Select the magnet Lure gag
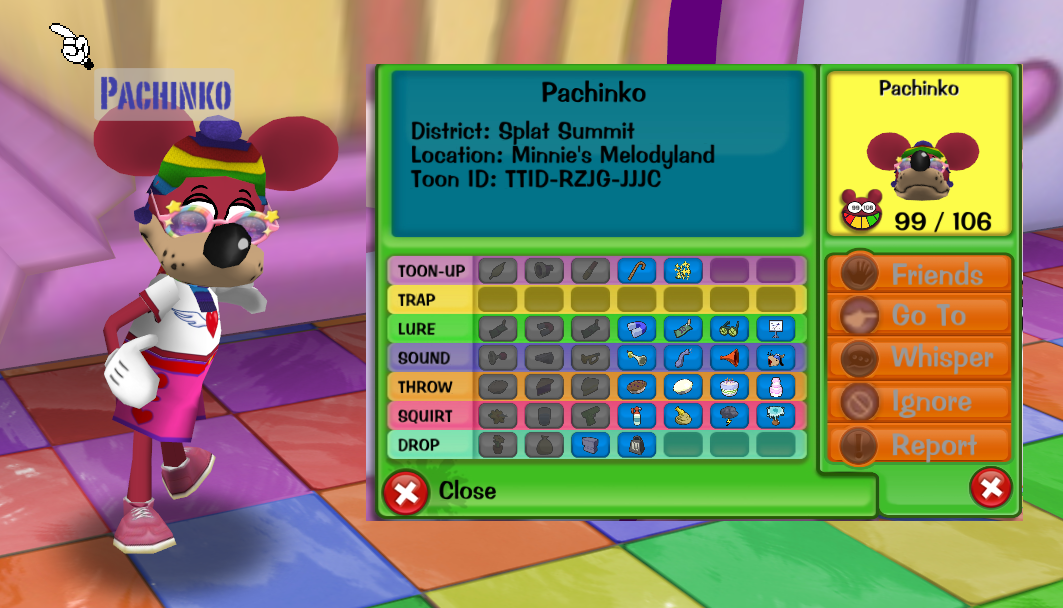This screenshot has height=608, width=1063. (x=636, y=328)
